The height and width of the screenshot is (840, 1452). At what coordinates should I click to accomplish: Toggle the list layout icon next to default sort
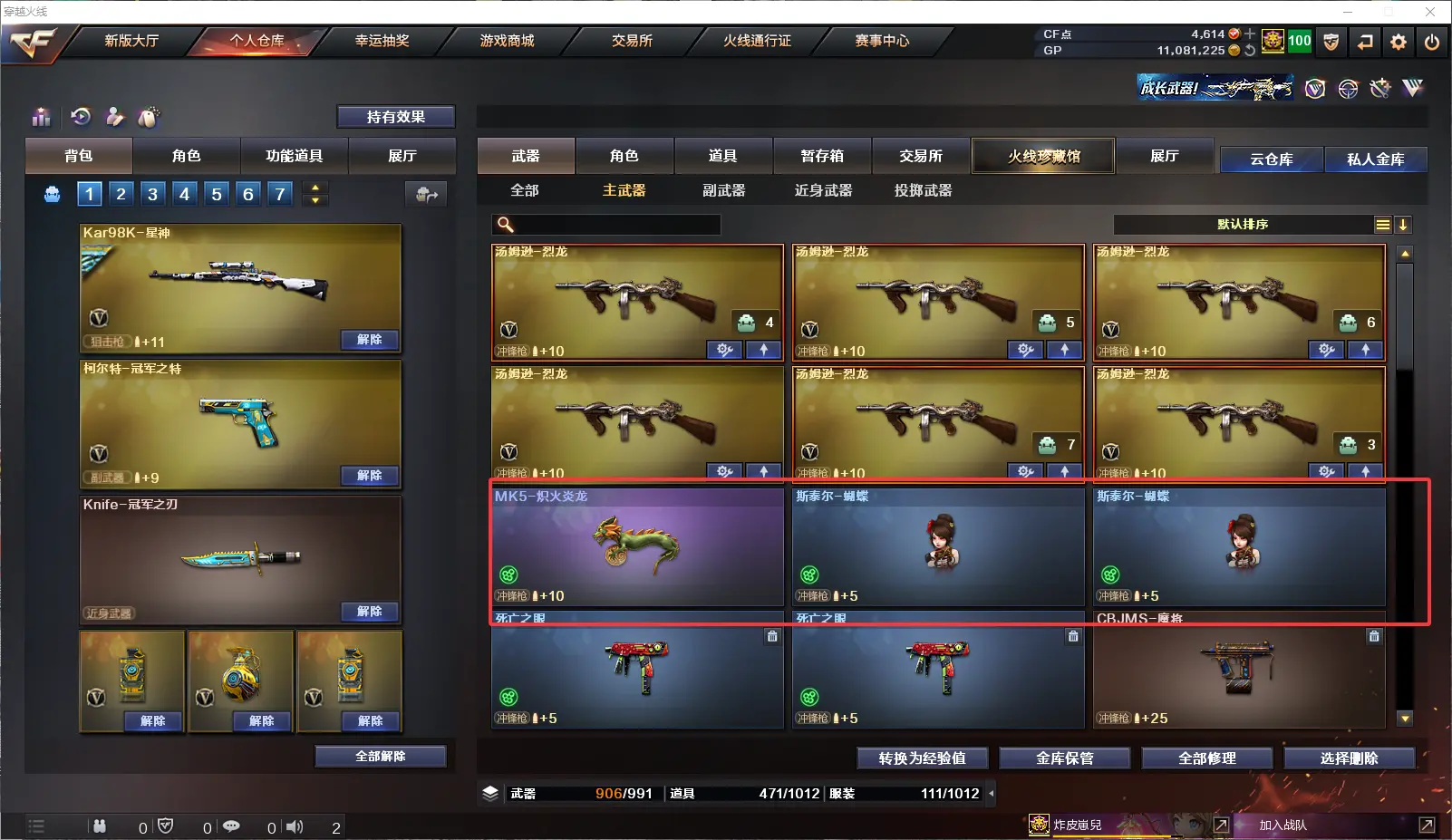1381,224
